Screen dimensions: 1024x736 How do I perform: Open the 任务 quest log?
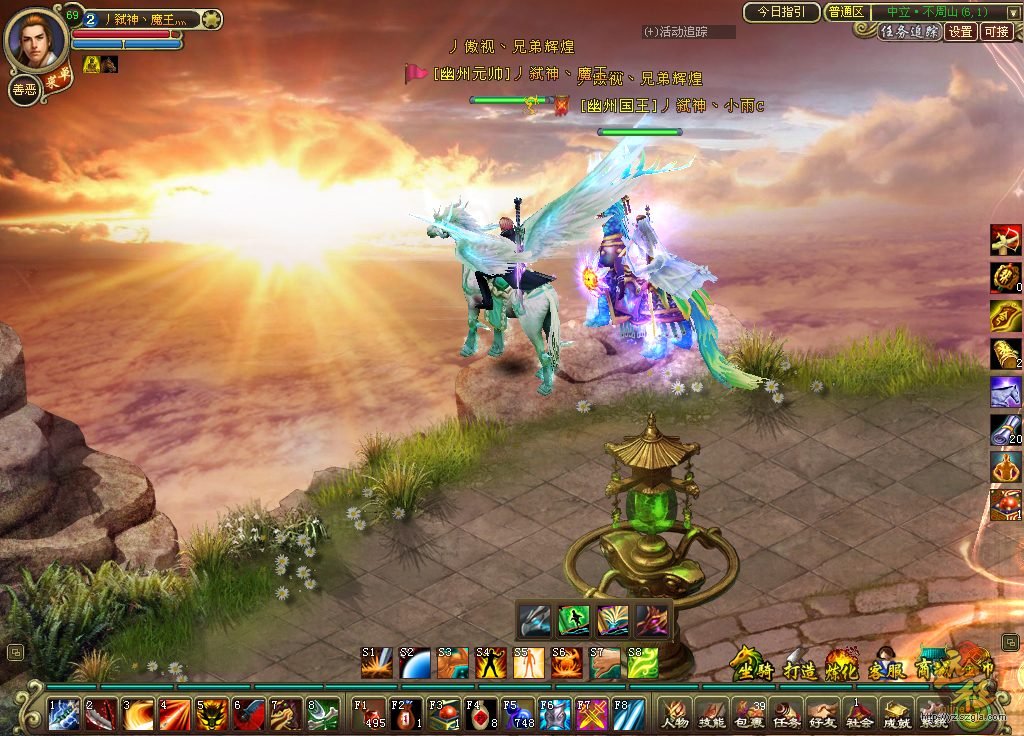(785, 713)
